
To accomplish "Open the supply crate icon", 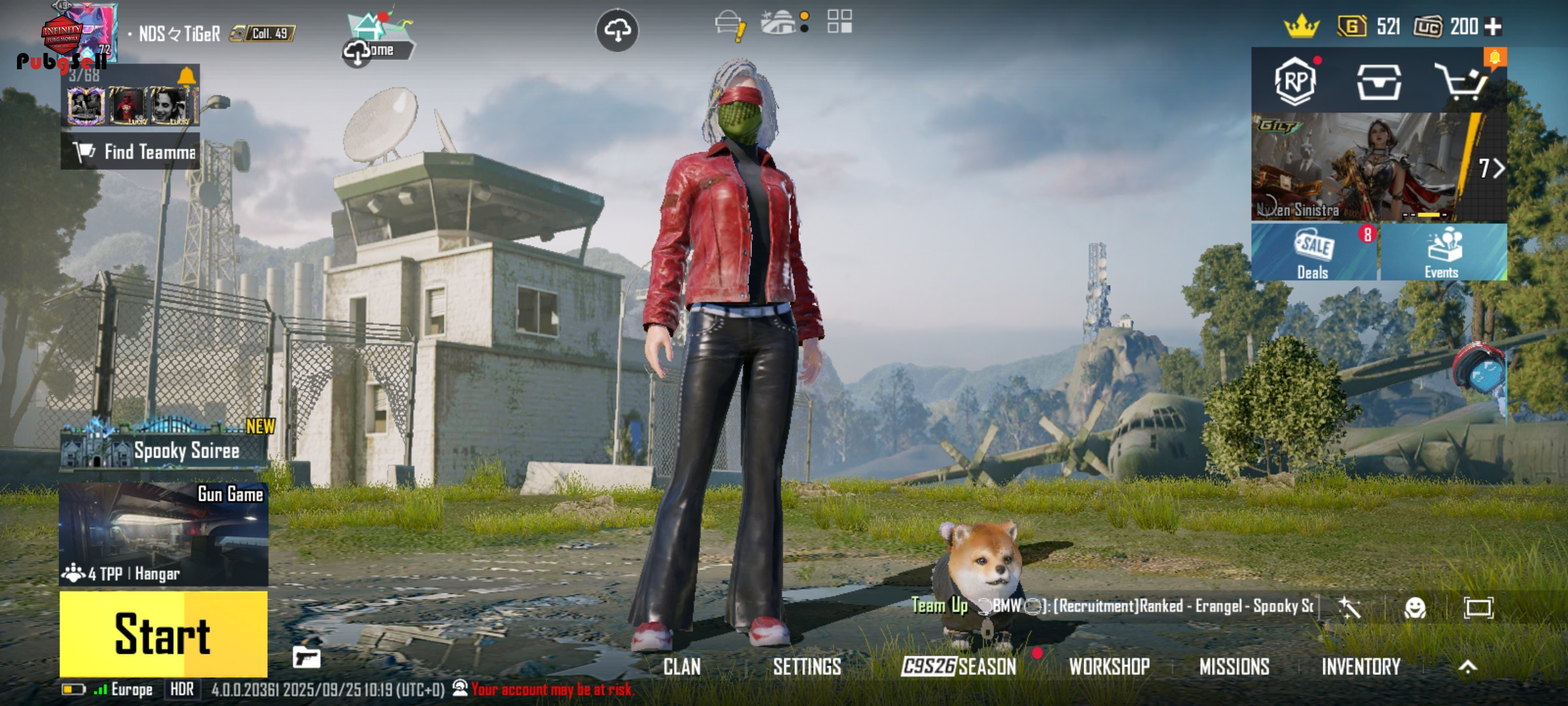I will coord(1379,82).
